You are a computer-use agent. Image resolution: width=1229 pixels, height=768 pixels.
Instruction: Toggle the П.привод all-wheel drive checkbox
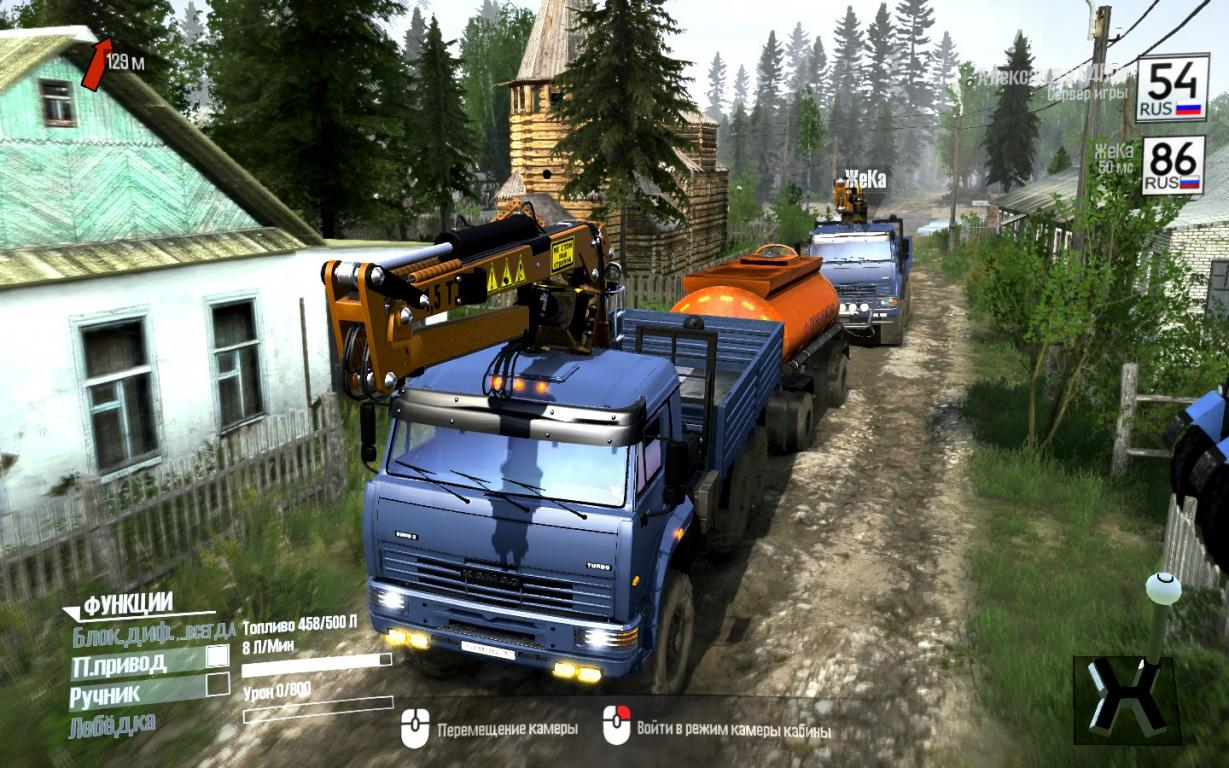pyautogui.click(x=217, y=656)
